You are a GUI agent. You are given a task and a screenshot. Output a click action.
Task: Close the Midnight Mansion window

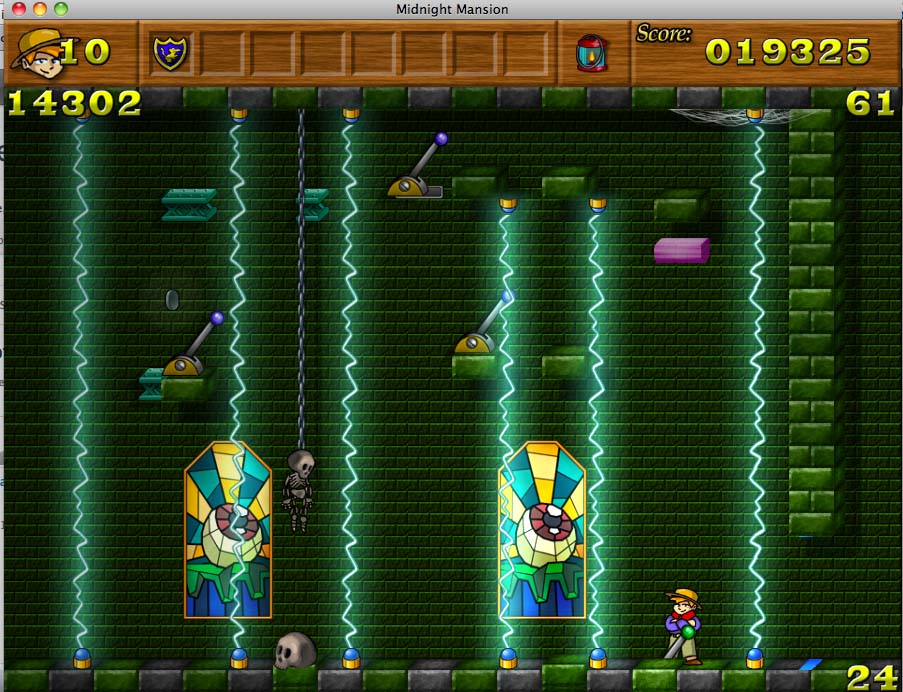[x=18, y=9]
